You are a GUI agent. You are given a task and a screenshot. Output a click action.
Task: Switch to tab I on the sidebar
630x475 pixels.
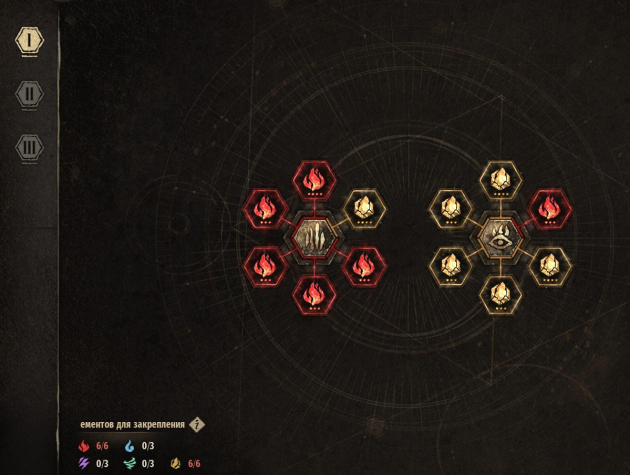coord(29,41)
